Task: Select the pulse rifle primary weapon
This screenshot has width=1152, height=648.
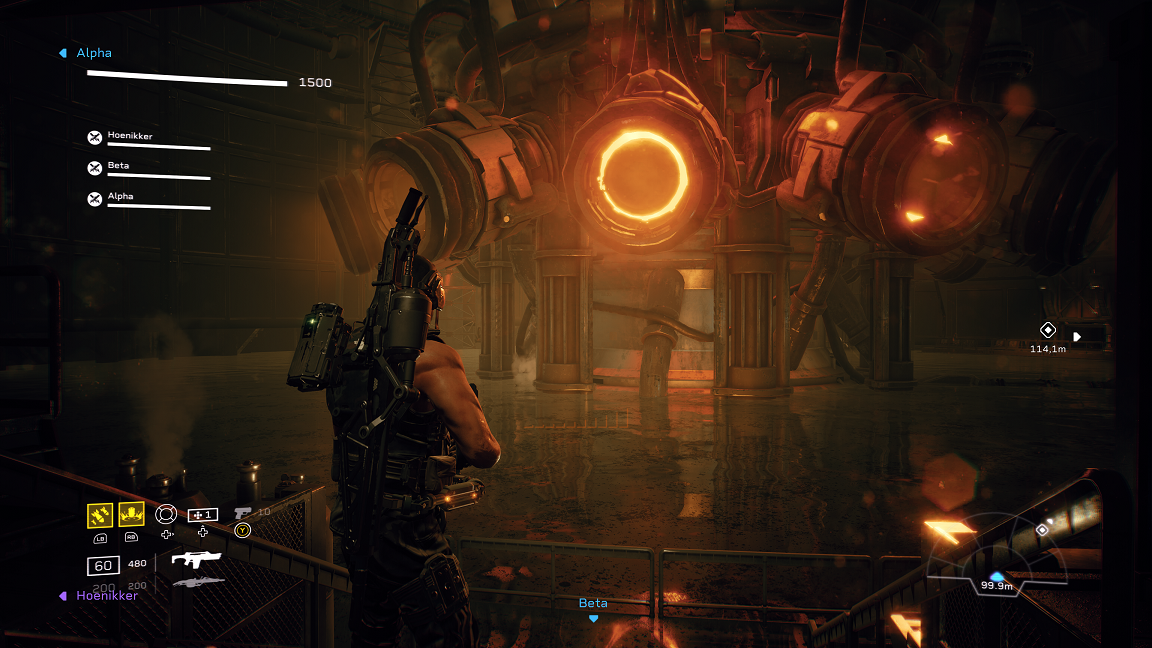Action: point(196,559)
